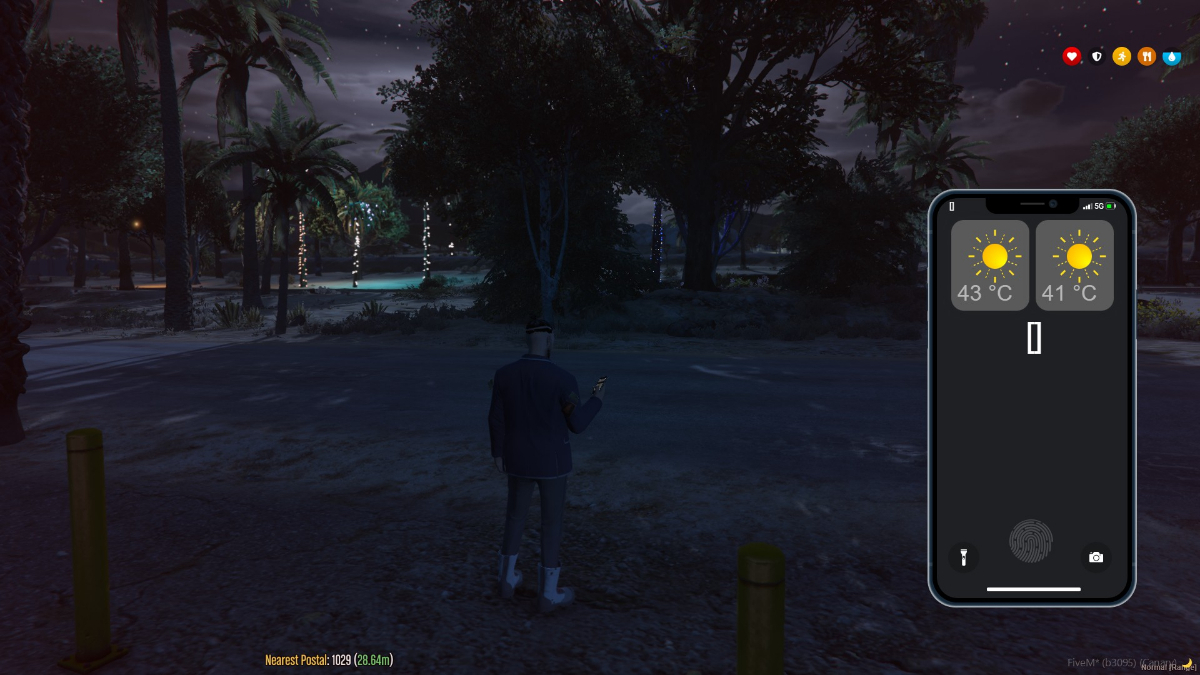Open the phone's camera shortcut
Screen dimensions: 1200x675
(x=1096, y=557)
